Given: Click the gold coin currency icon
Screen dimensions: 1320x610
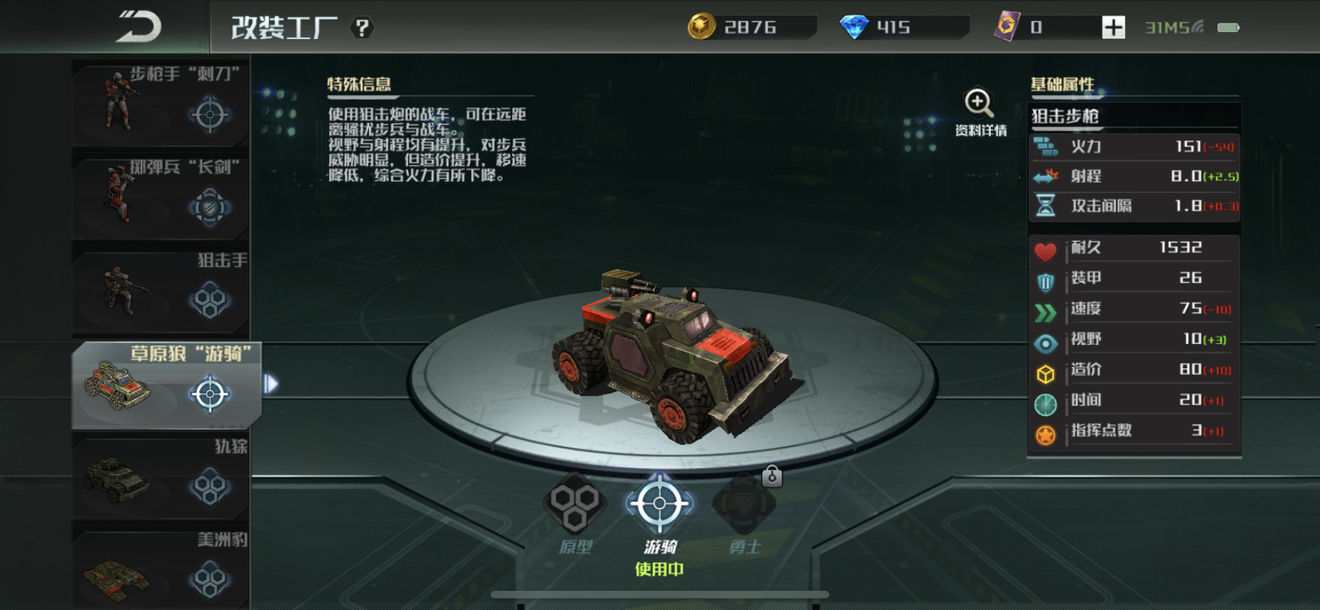Looking at the screenshot, I should (x=702, y=27).
